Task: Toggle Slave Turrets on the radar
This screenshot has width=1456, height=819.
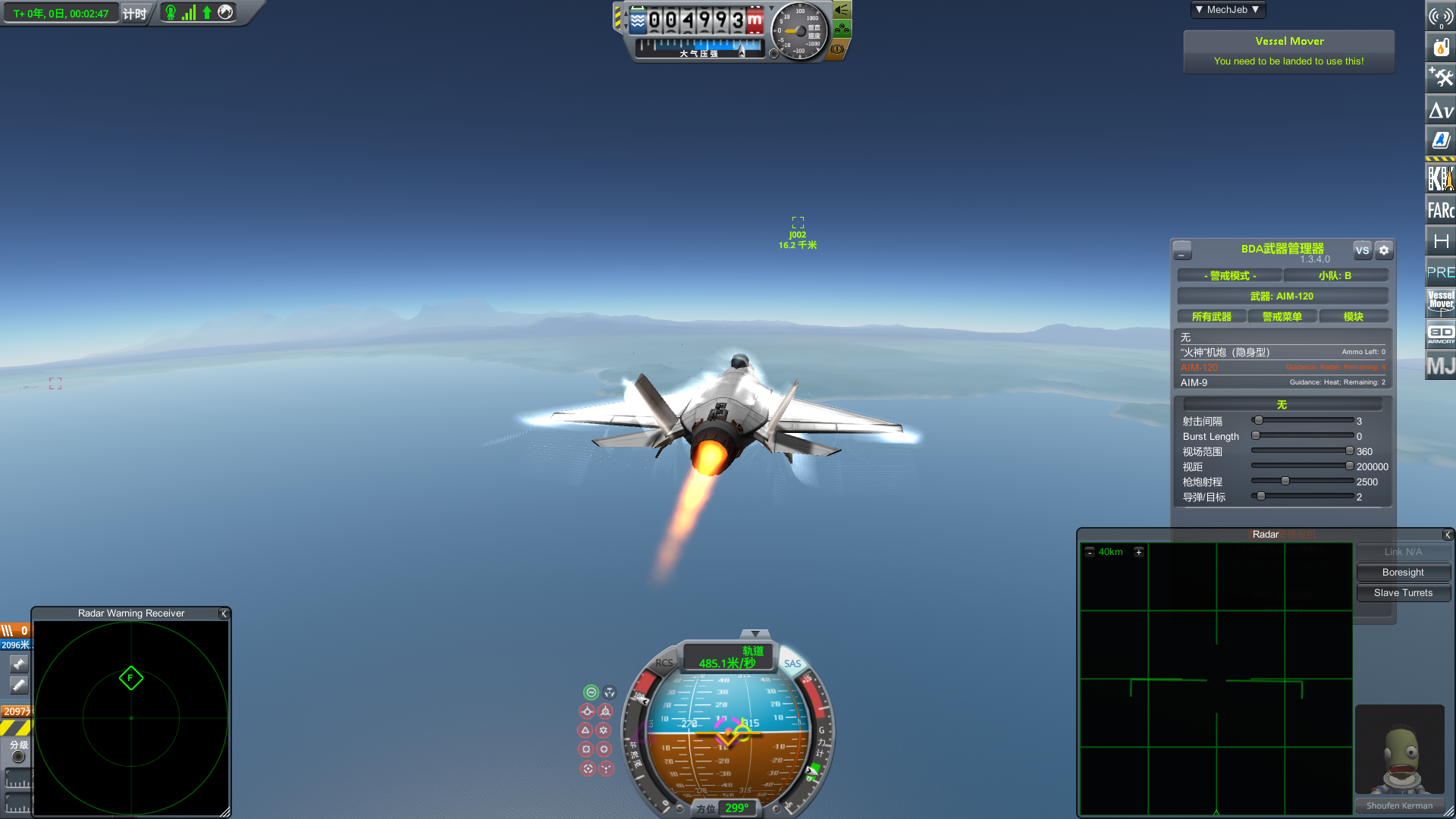Action: (1403, 593)
